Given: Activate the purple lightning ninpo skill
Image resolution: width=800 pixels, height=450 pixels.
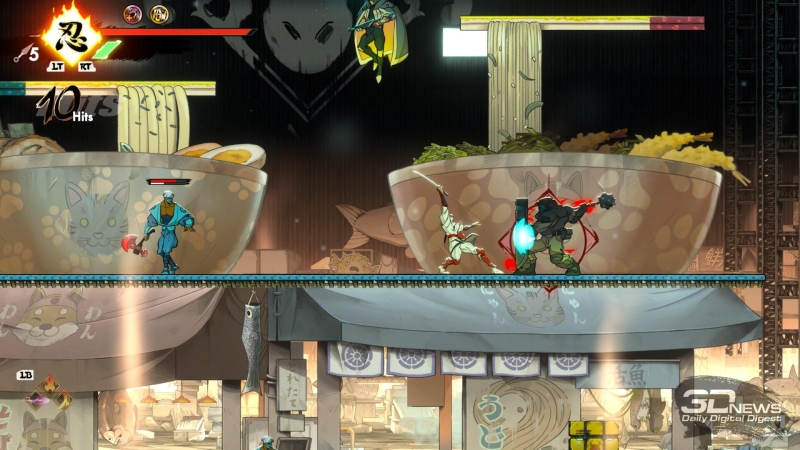Looking at the screenshot, I should tap(35, 401).
